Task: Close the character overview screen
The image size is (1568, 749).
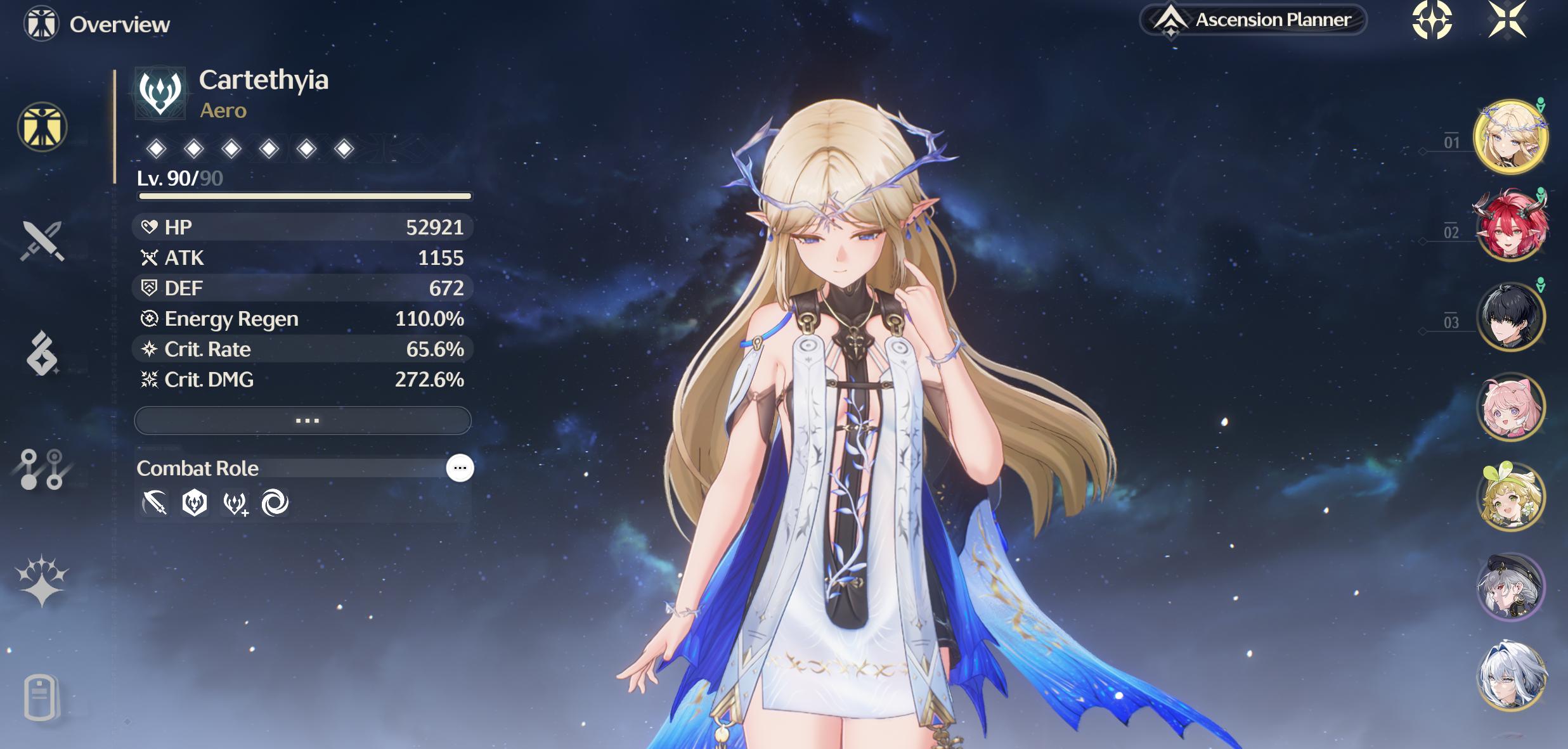Action: [1507, 20]
